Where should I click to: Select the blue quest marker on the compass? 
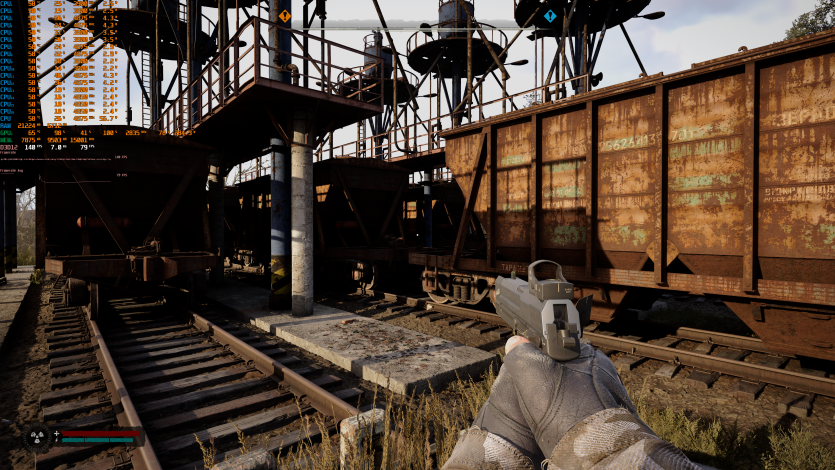pos(550,16)
